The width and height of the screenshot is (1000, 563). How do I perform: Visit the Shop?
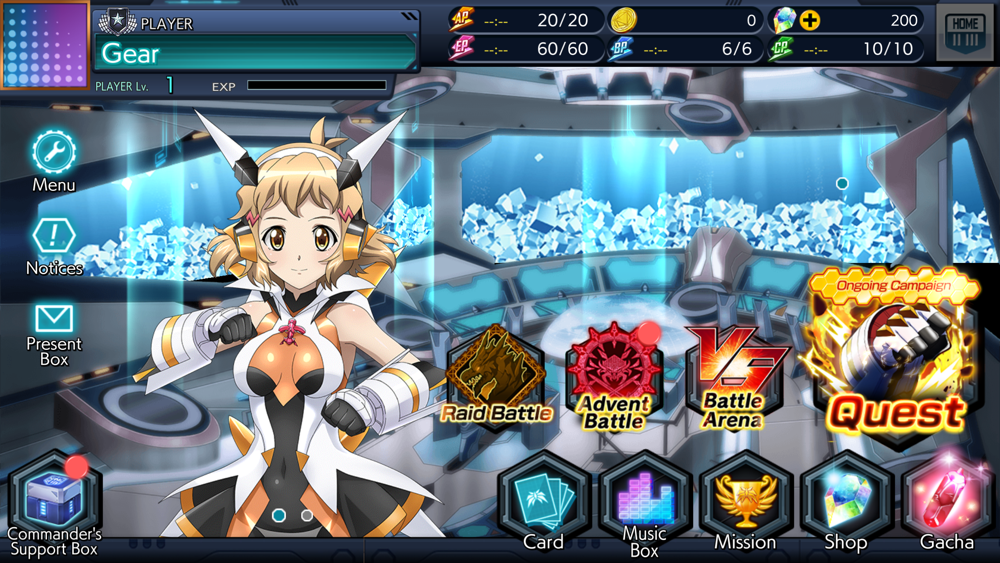[x=845, y=498]
